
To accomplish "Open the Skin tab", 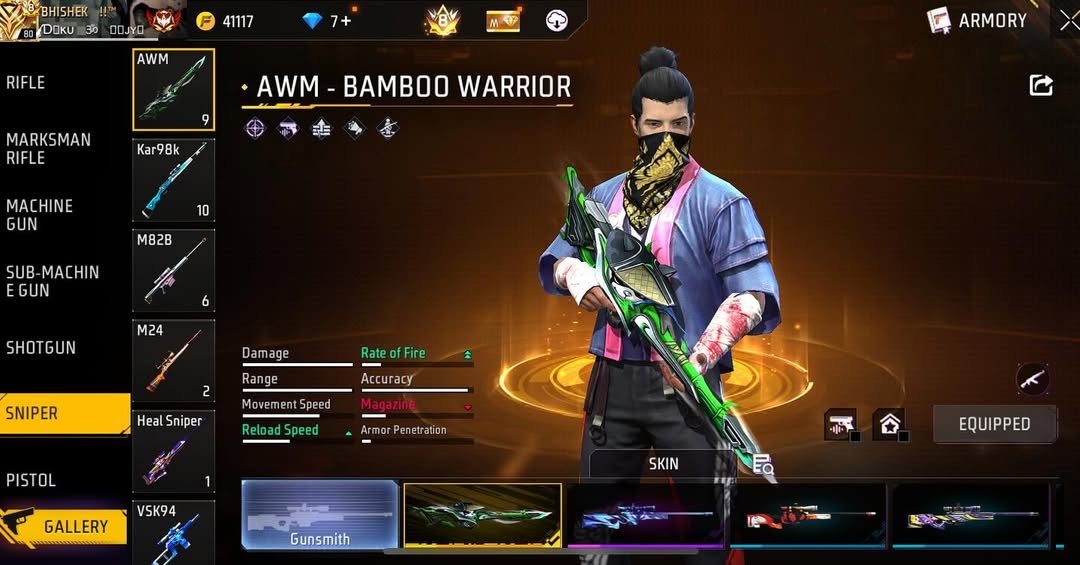I will (663, 464).
